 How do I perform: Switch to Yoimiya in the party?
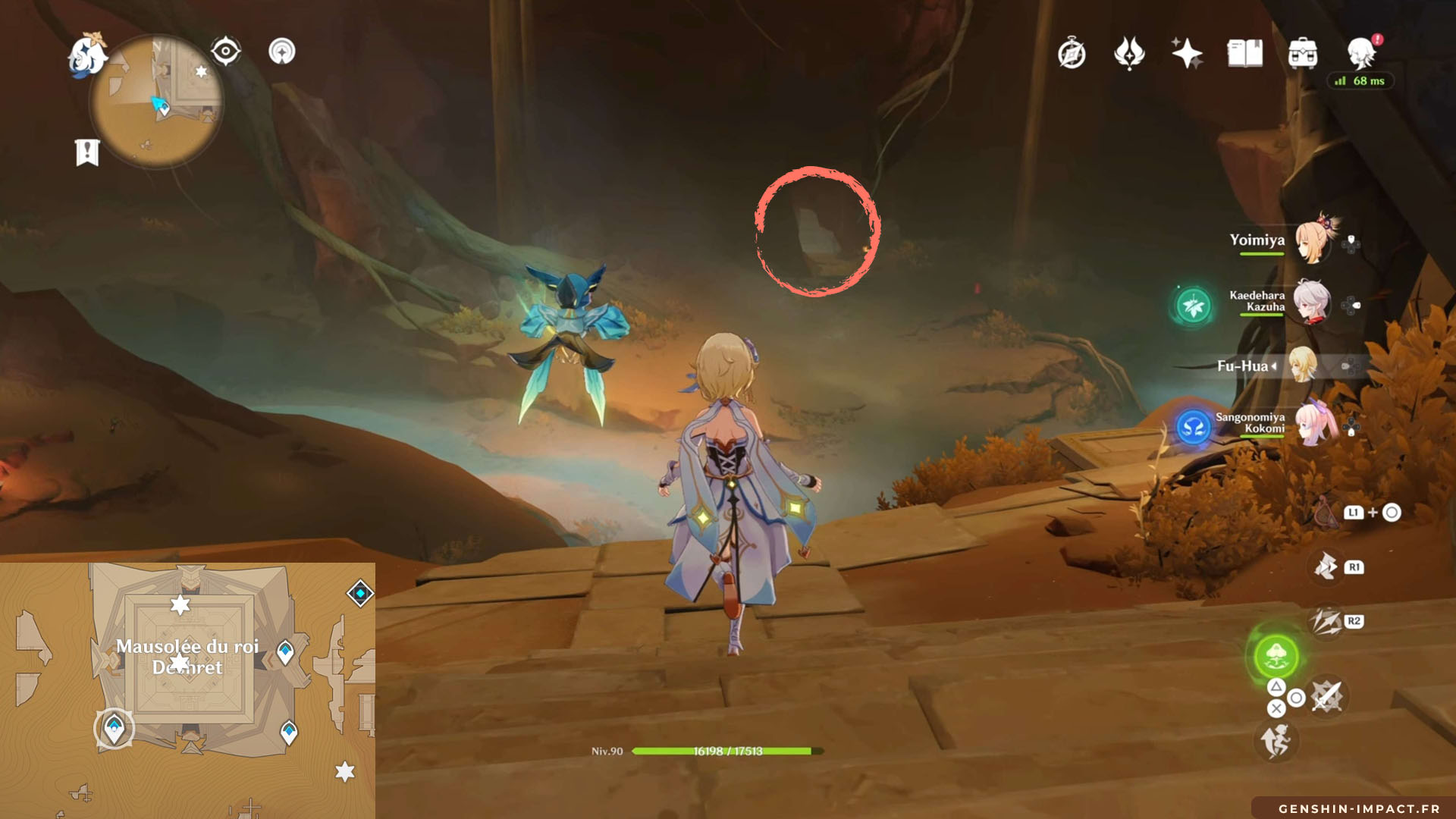(x=1313, y=241)
